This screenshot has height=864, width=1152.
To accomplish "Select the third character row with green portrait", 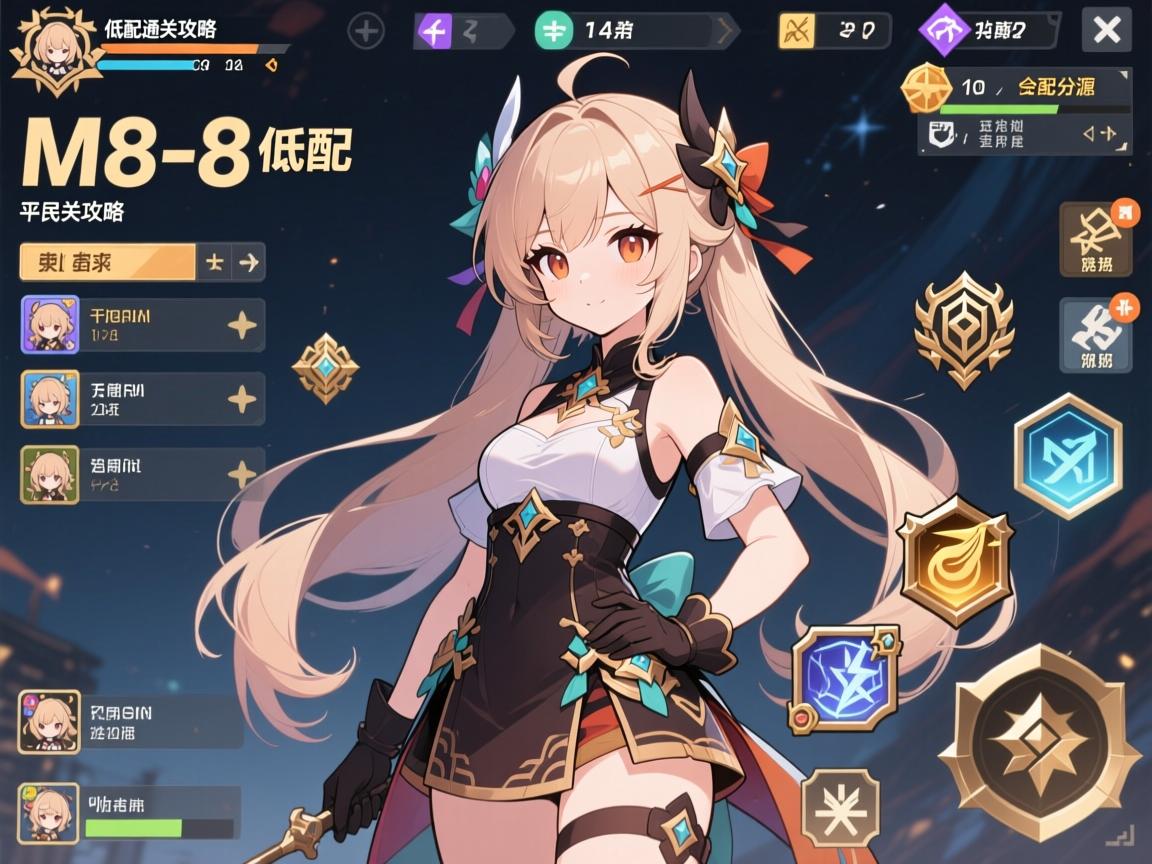I will click(x=142, y=474).
